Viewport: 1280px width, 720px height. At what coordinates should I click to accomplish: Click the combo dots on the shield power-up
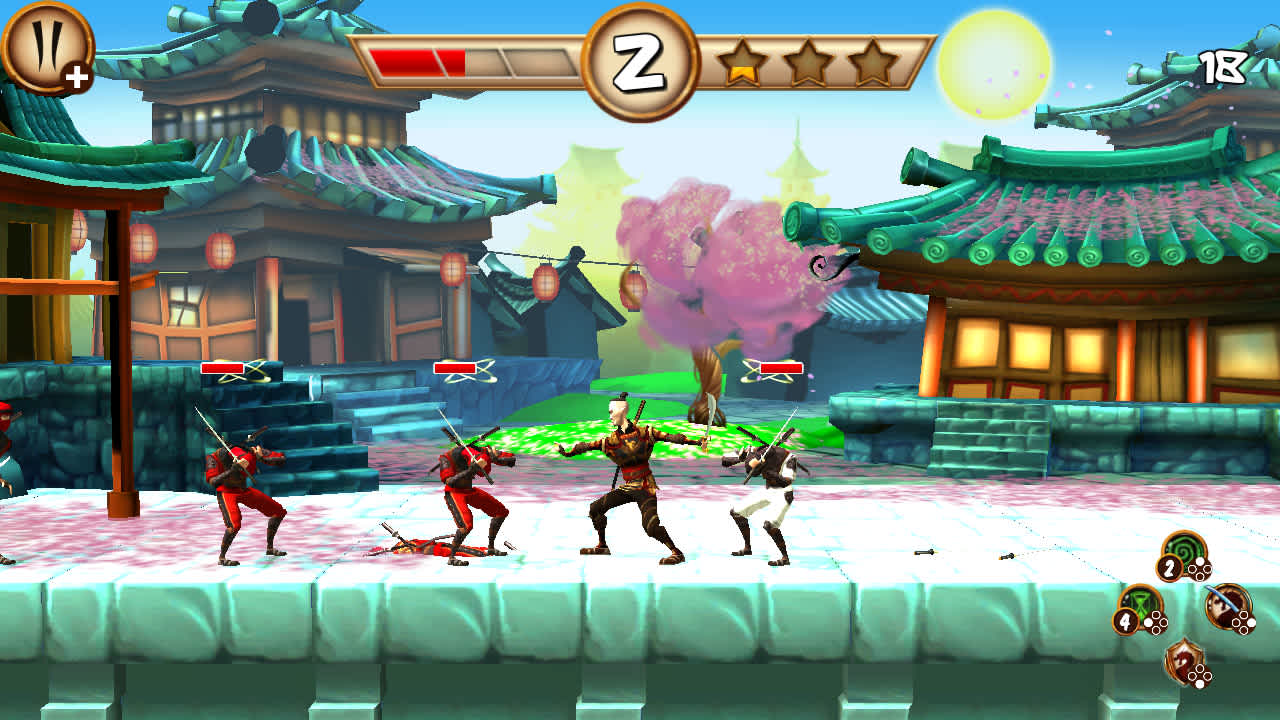(x=1200, y=675)
